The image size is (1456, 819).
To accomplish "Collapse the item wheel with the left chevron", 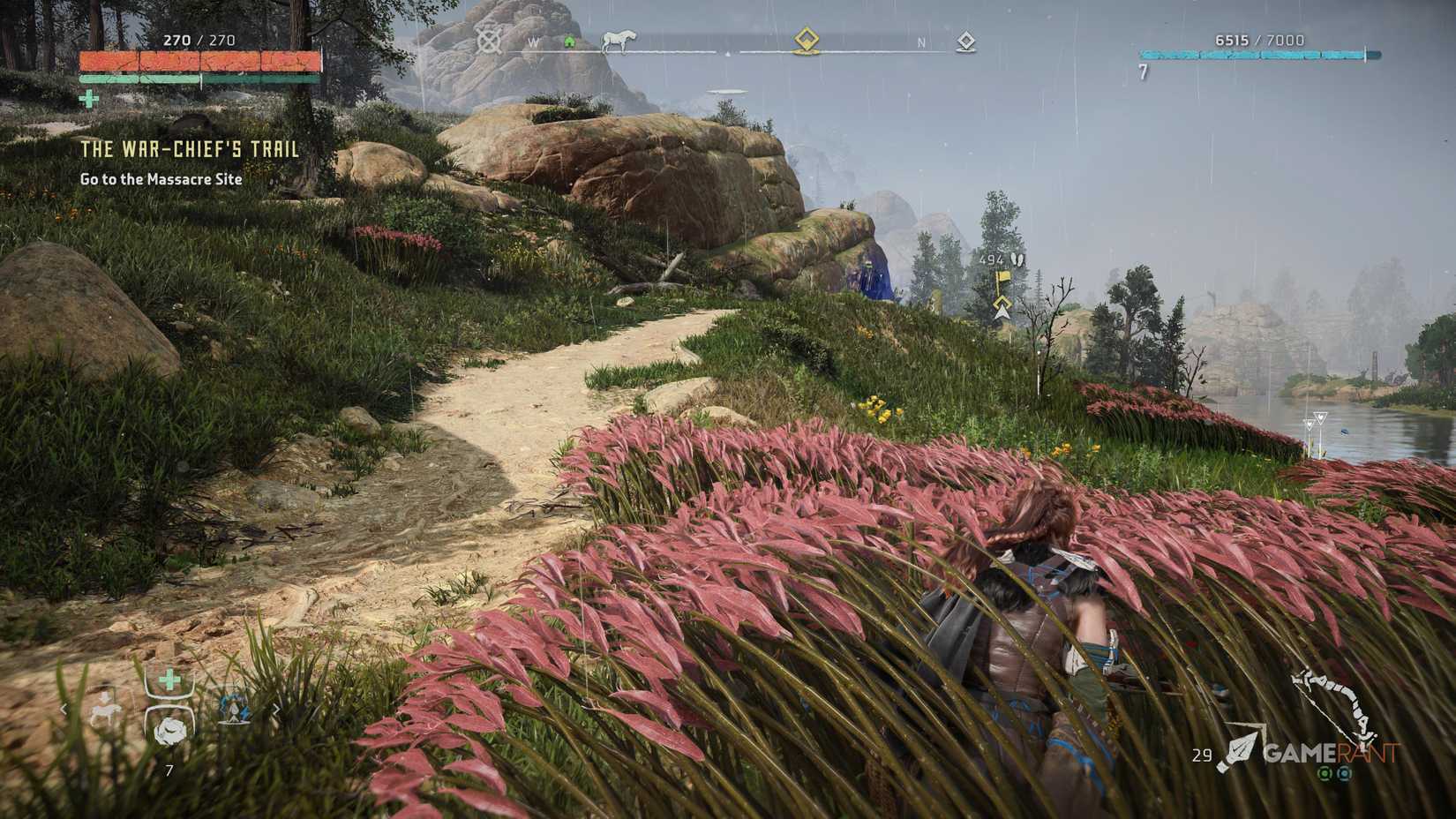I will tap(64, 709).
